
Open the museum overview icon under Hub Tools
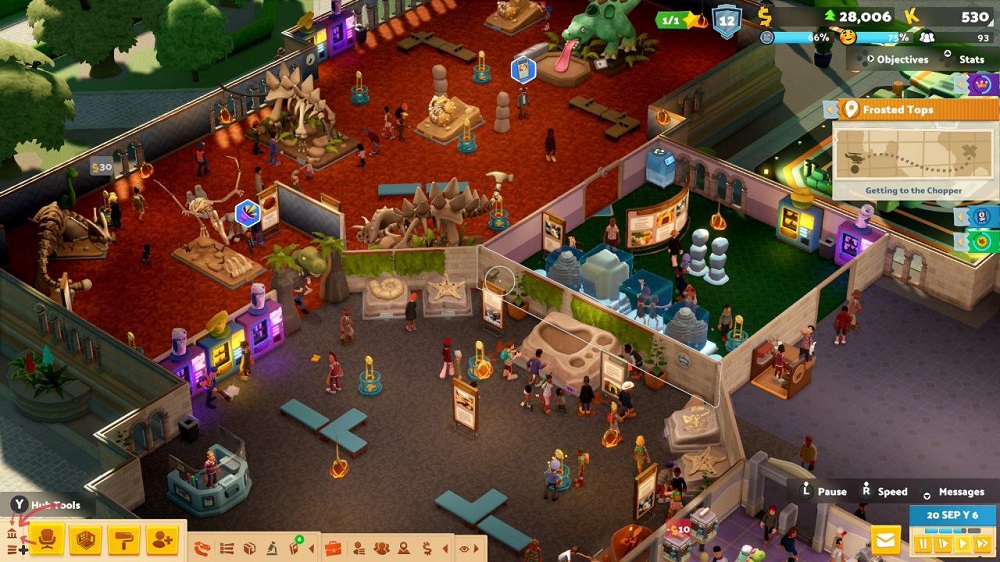pos(13,534)
